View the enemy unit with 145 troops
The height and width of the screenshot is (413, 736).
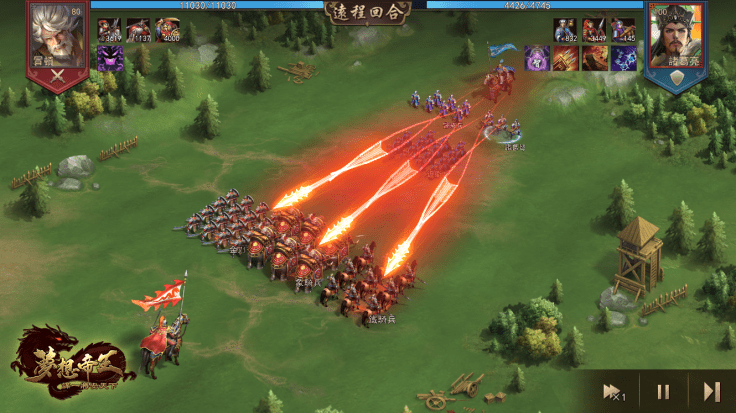[623, 31]
